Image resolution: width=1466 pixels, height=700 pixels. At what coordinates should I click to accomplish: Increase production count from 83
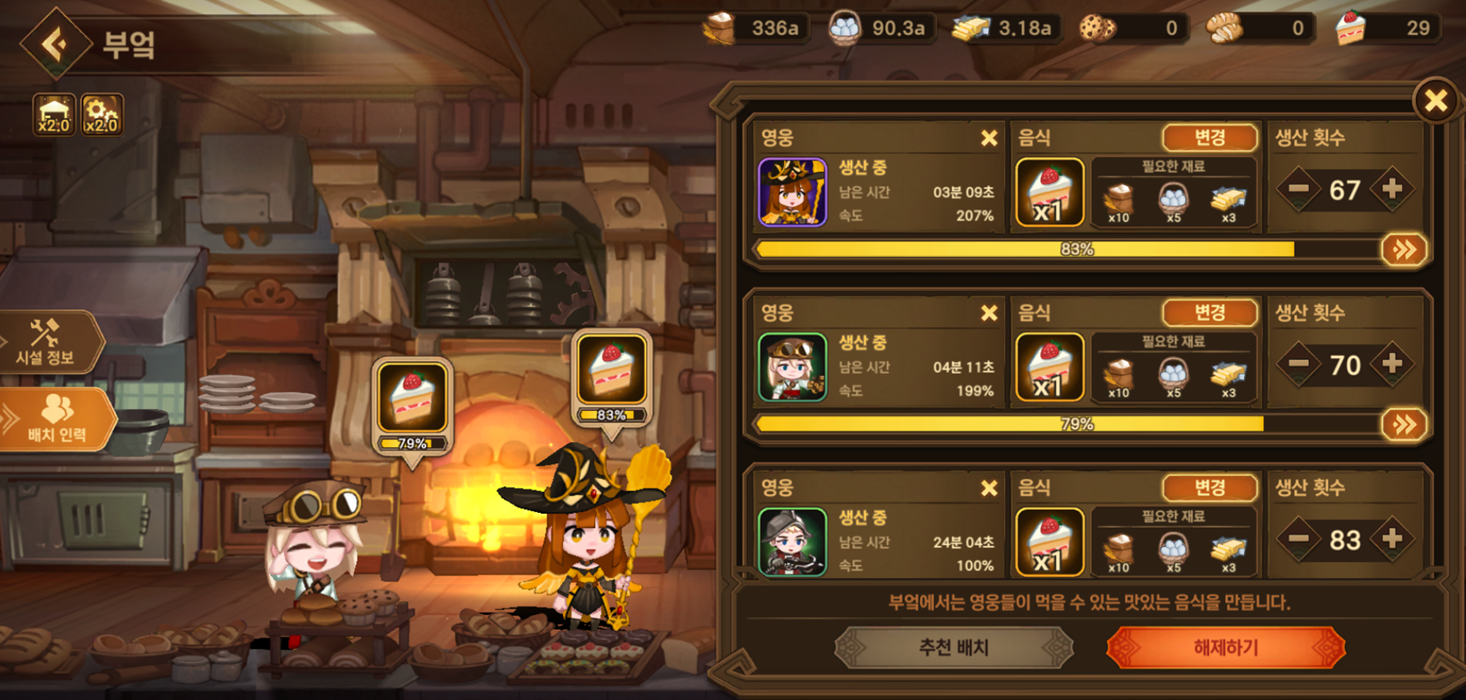(1391, 539)
